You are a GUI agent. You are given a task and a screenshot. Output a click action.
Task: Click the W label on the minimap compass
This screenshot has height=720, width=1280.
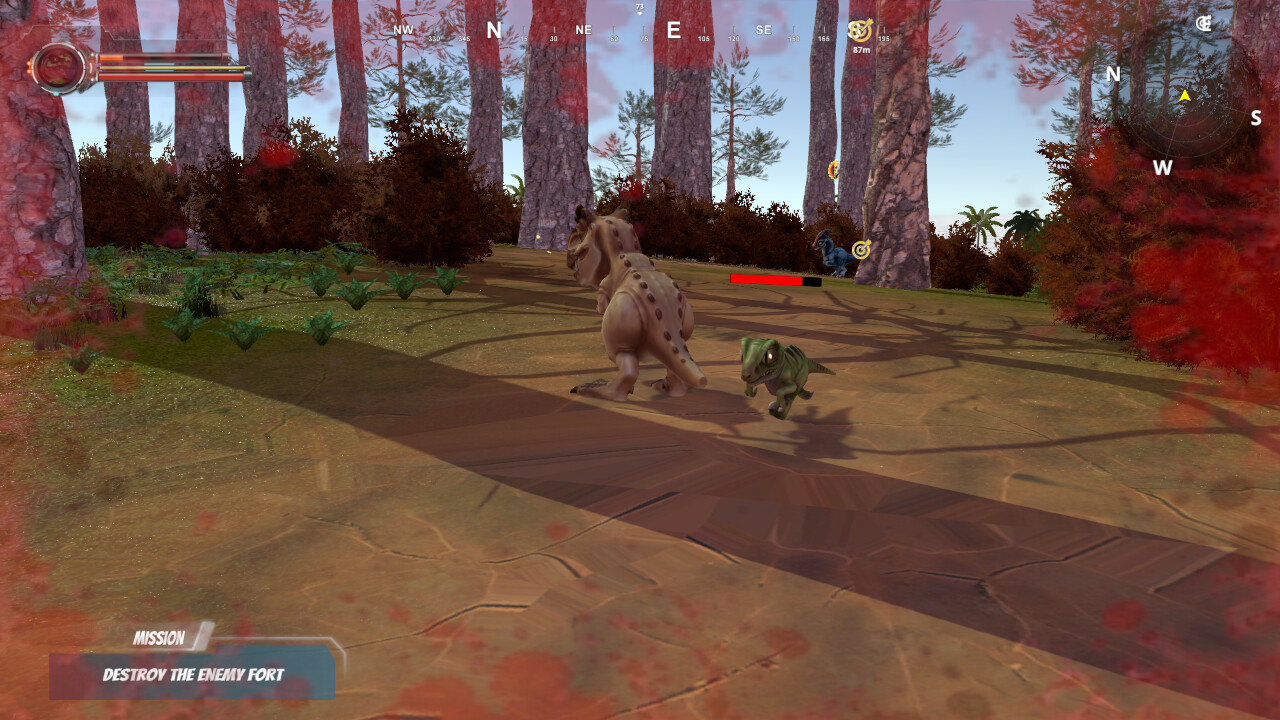pos(1162,168)
